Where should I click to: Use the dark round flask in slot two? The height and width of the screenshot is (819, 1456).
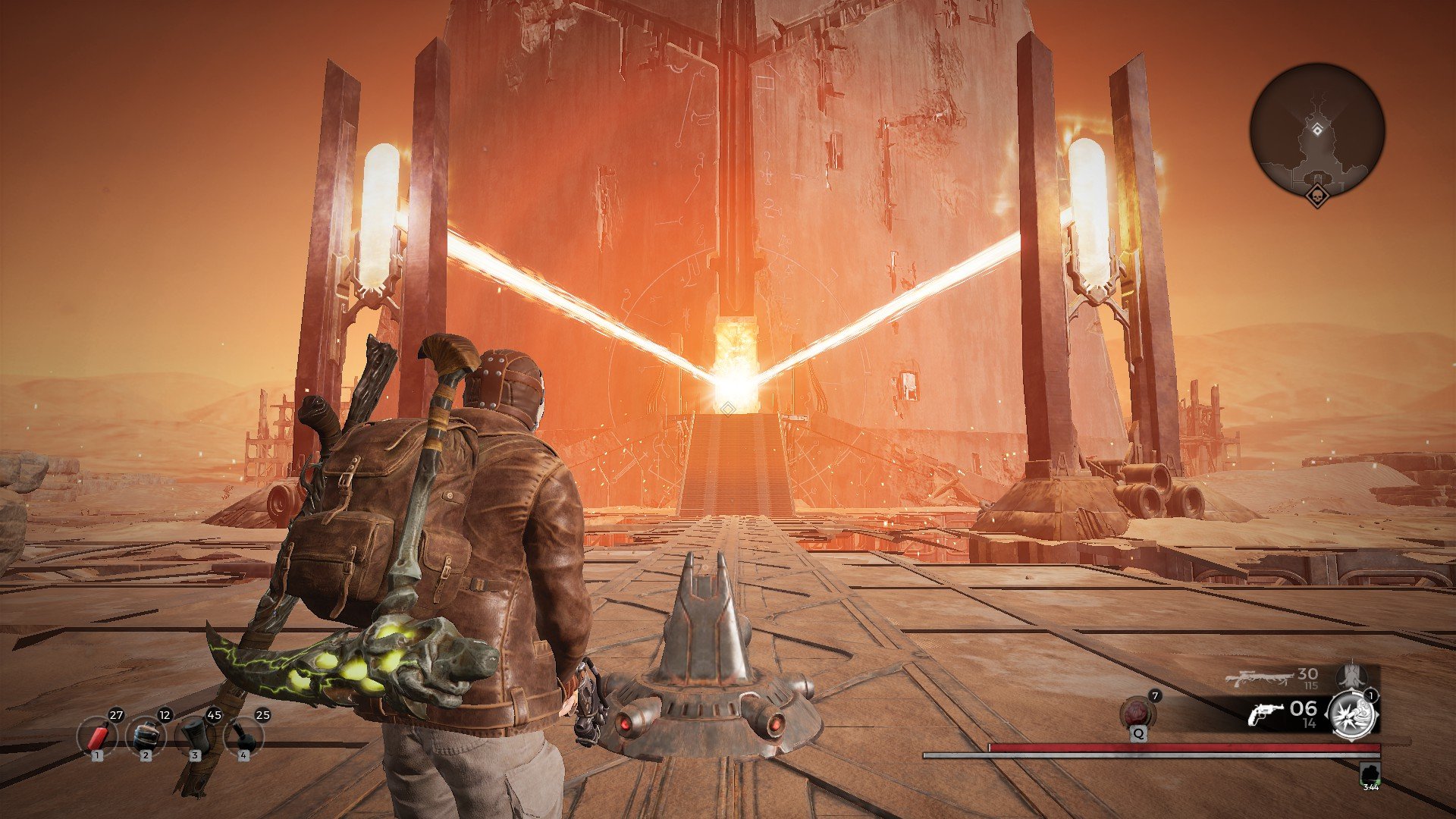[x=146, y=736]
